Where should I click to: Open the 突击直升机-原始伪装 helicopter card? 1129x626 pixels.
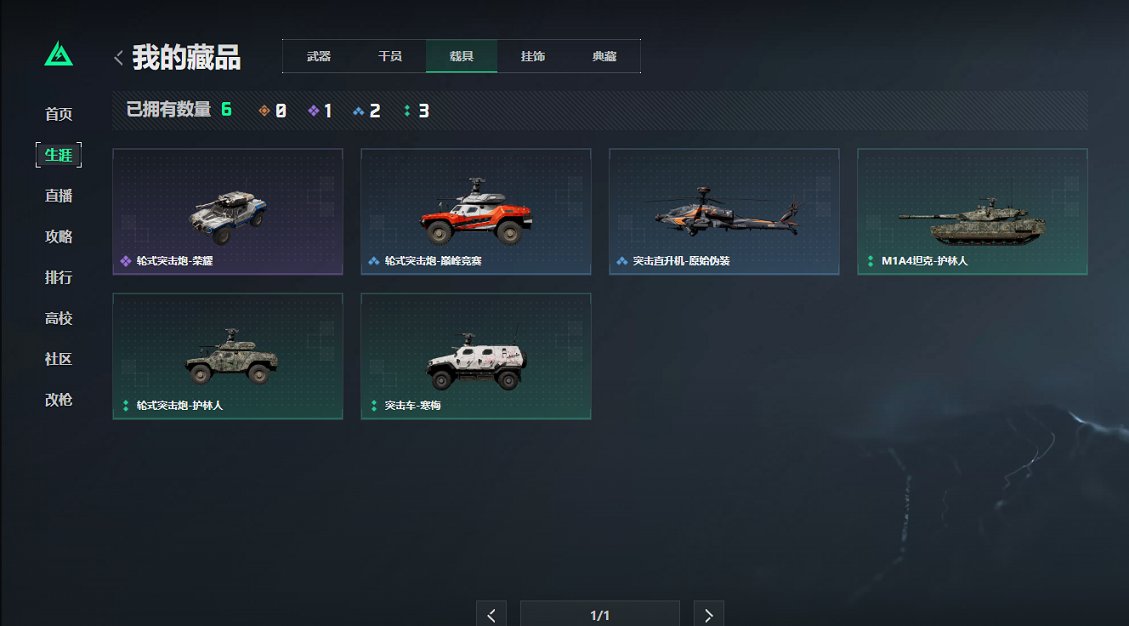coord(724,212)
